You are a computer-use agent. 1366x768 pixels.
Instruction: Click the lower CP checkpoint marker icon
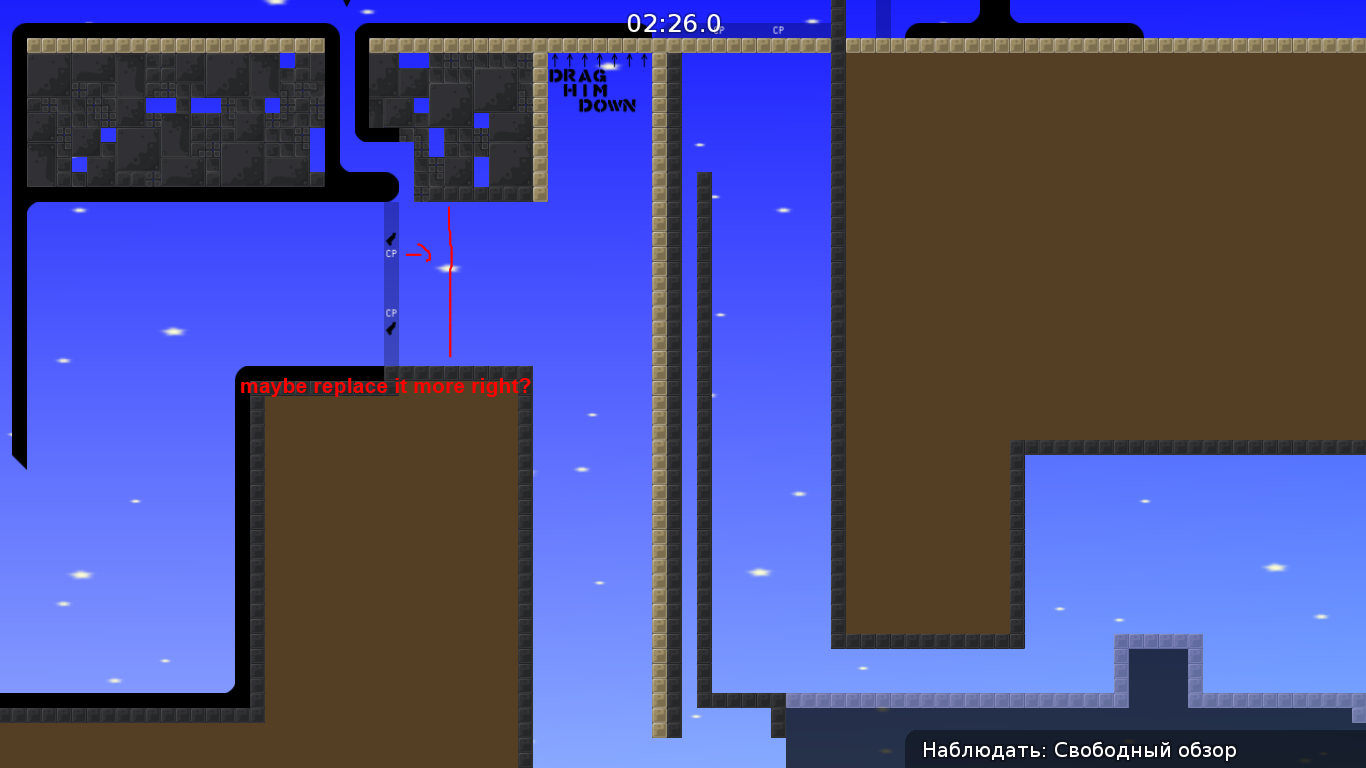(x=391, y=313)
